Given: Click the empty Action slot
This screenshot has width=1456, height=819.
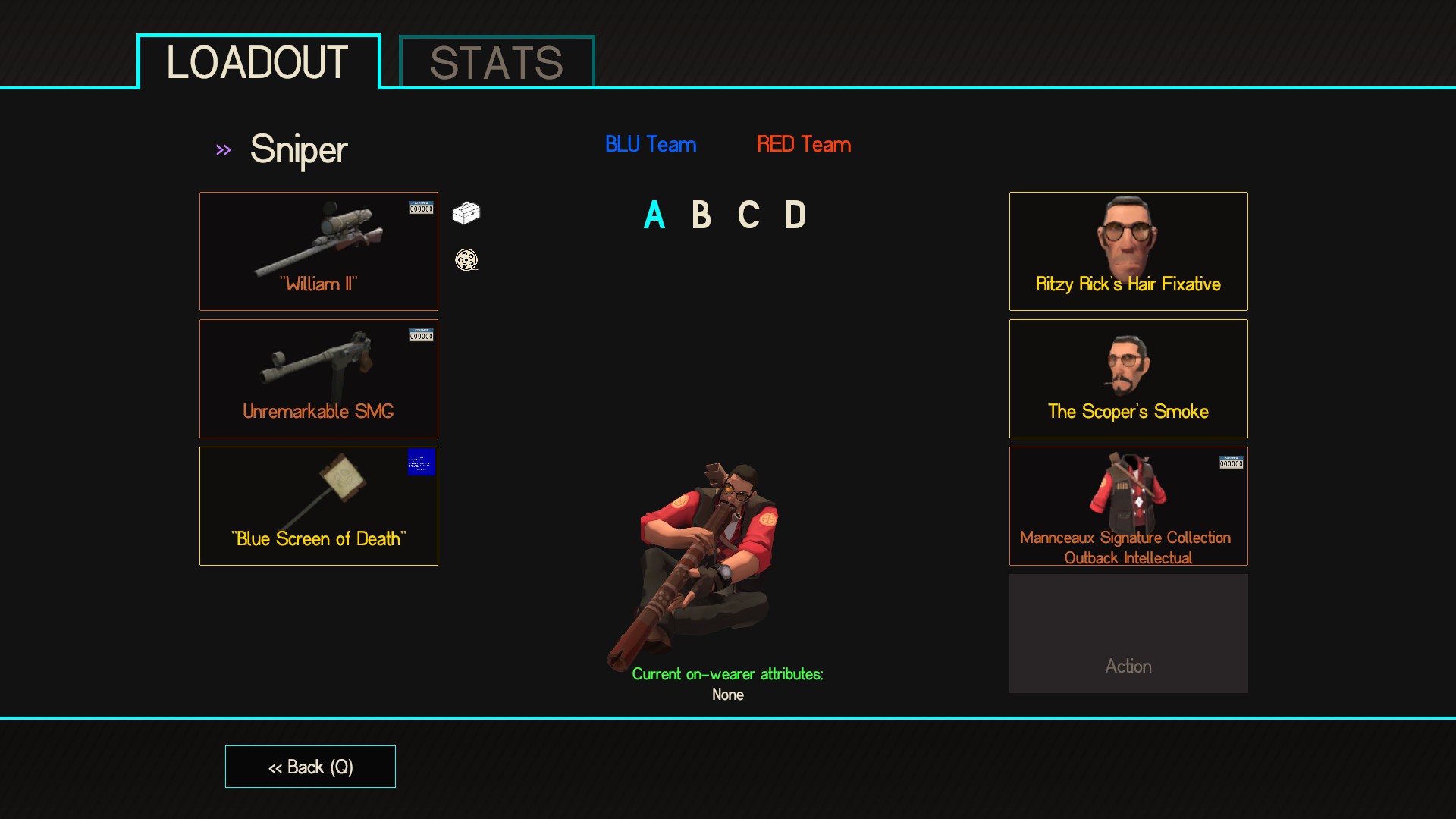Looking at the screenshot, I should pyautogui.click(x=1128, y=633).
